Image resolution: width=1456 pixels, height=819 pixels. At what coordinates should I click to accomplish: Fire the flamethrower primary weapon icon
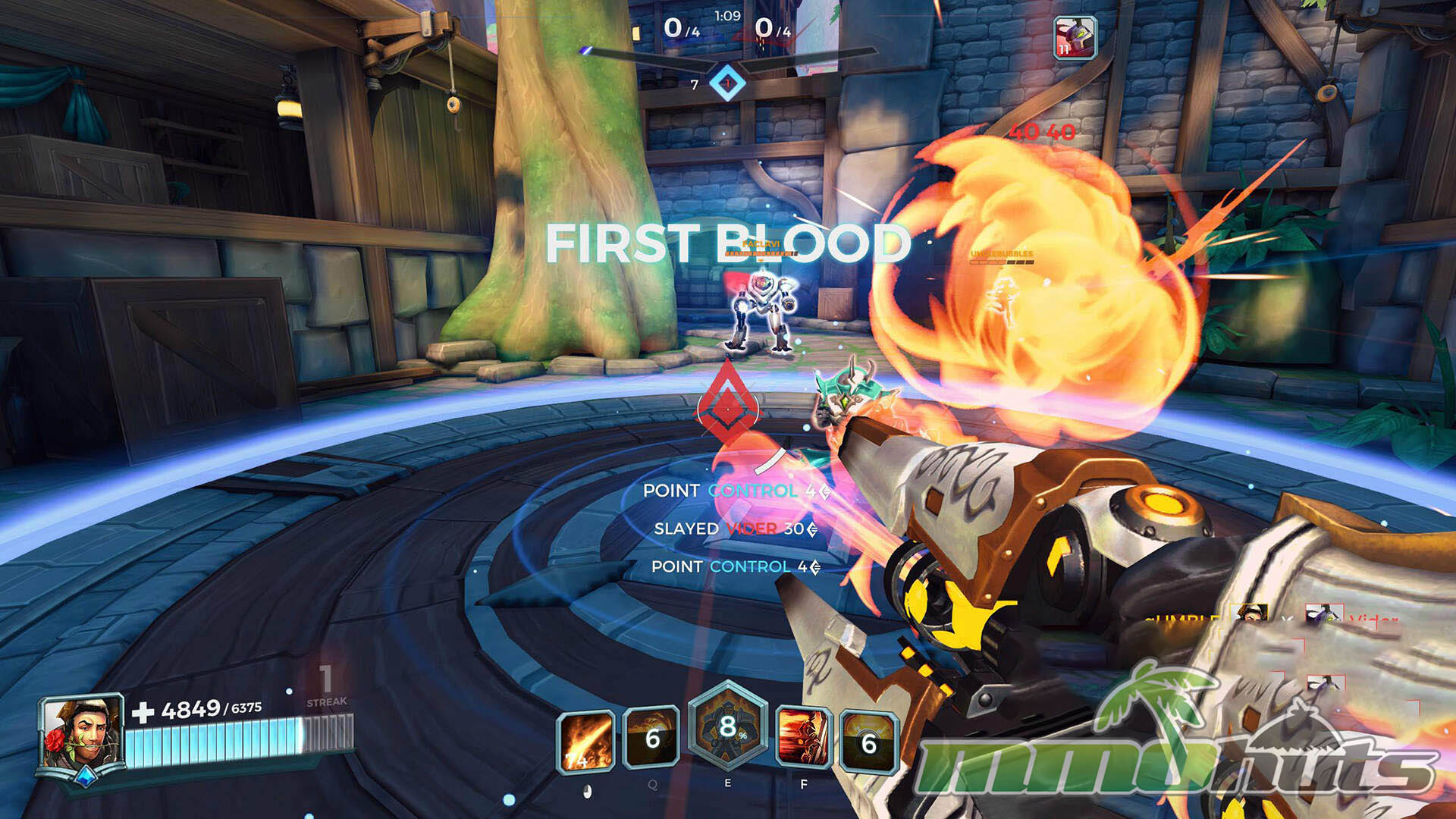pyautogui.click(x=585, y=739)
